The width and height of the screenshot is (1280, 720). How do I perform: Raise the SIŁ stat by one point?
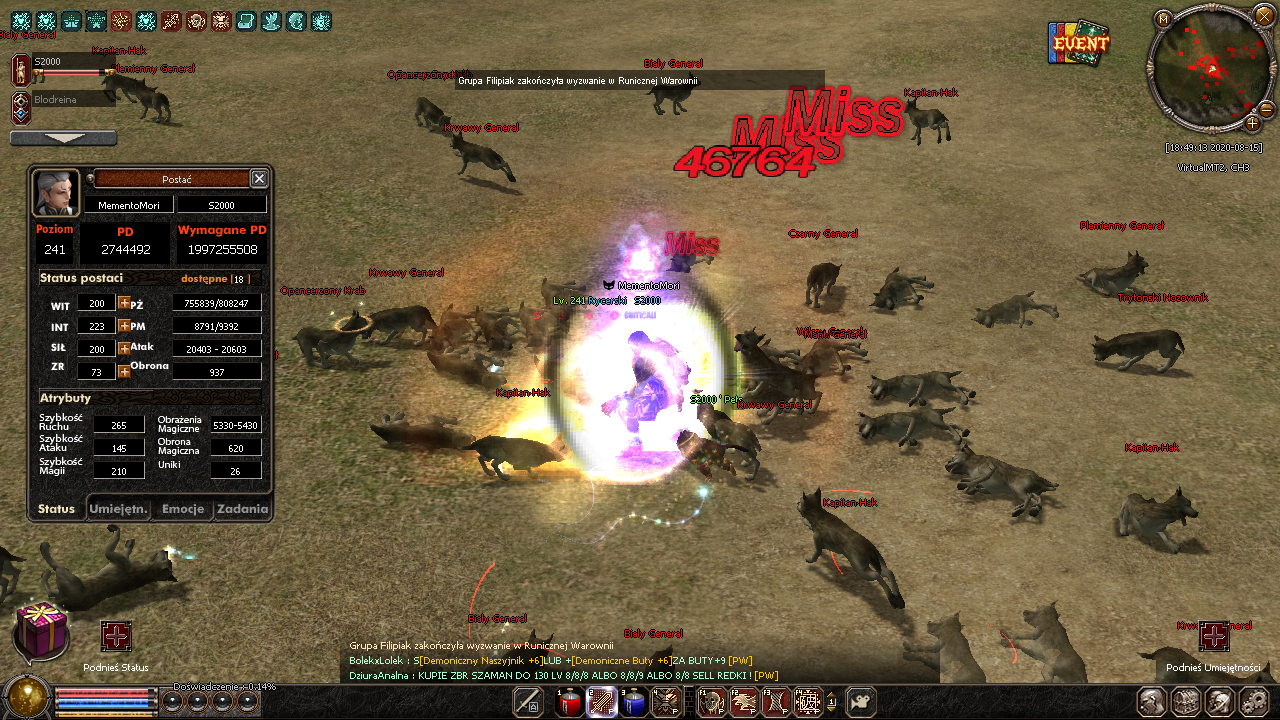(124, 349)
